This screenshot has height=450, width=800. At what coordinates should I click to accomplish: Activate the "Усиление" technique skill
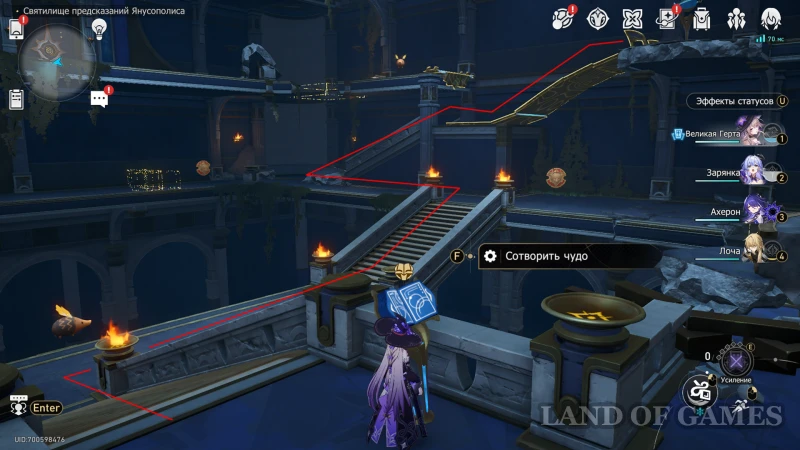[x=737, y=361]
